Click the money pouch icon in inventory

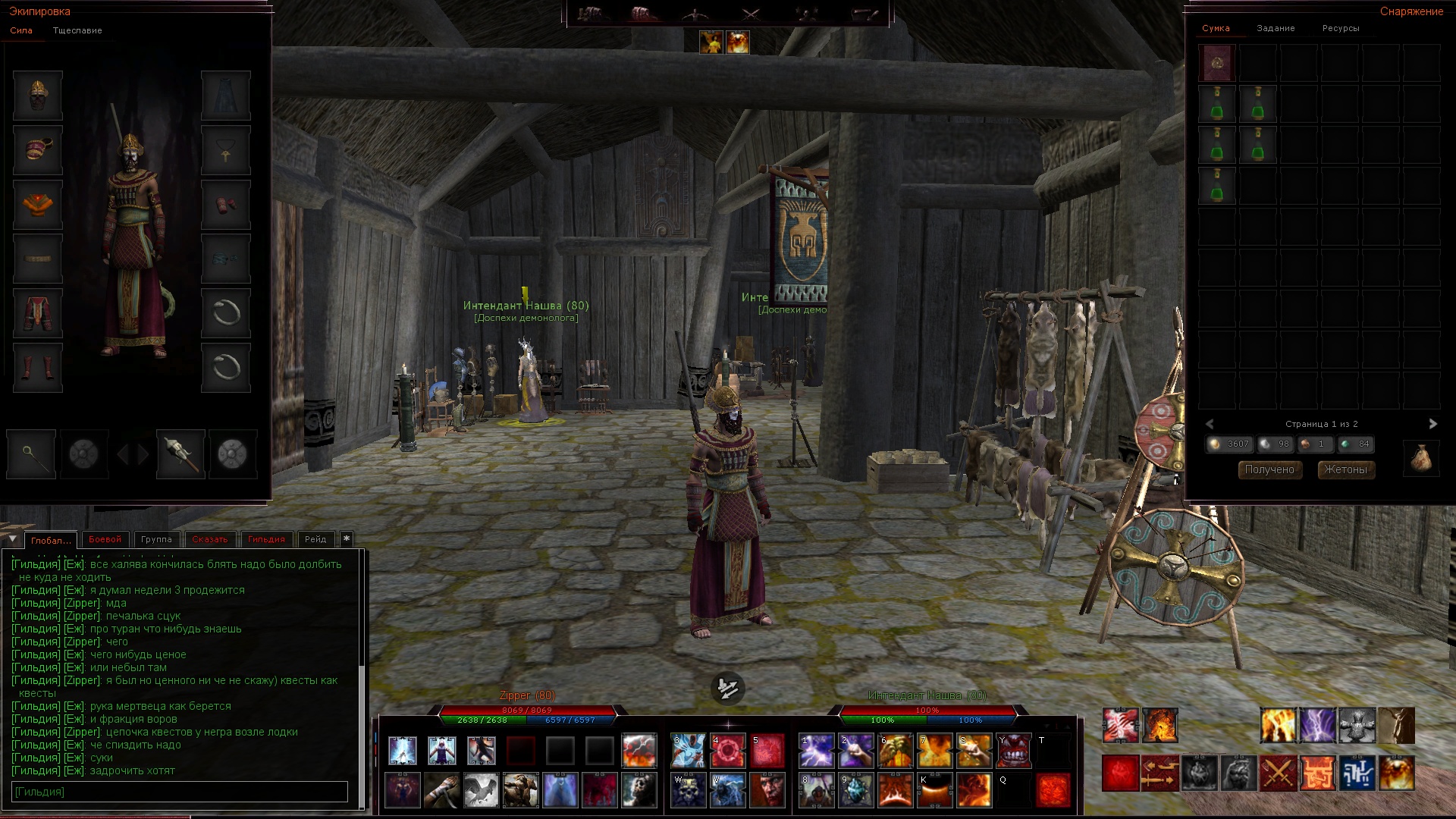(x=1421, y=459)
